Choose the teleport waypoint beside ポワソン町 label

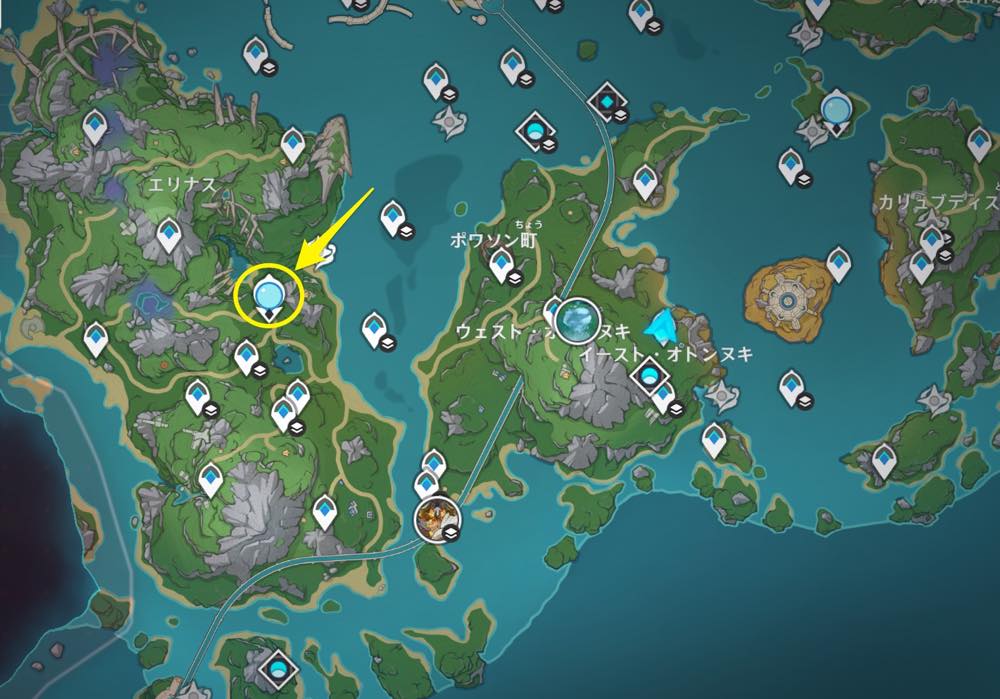pyautogui.click(x=501, y=263)
